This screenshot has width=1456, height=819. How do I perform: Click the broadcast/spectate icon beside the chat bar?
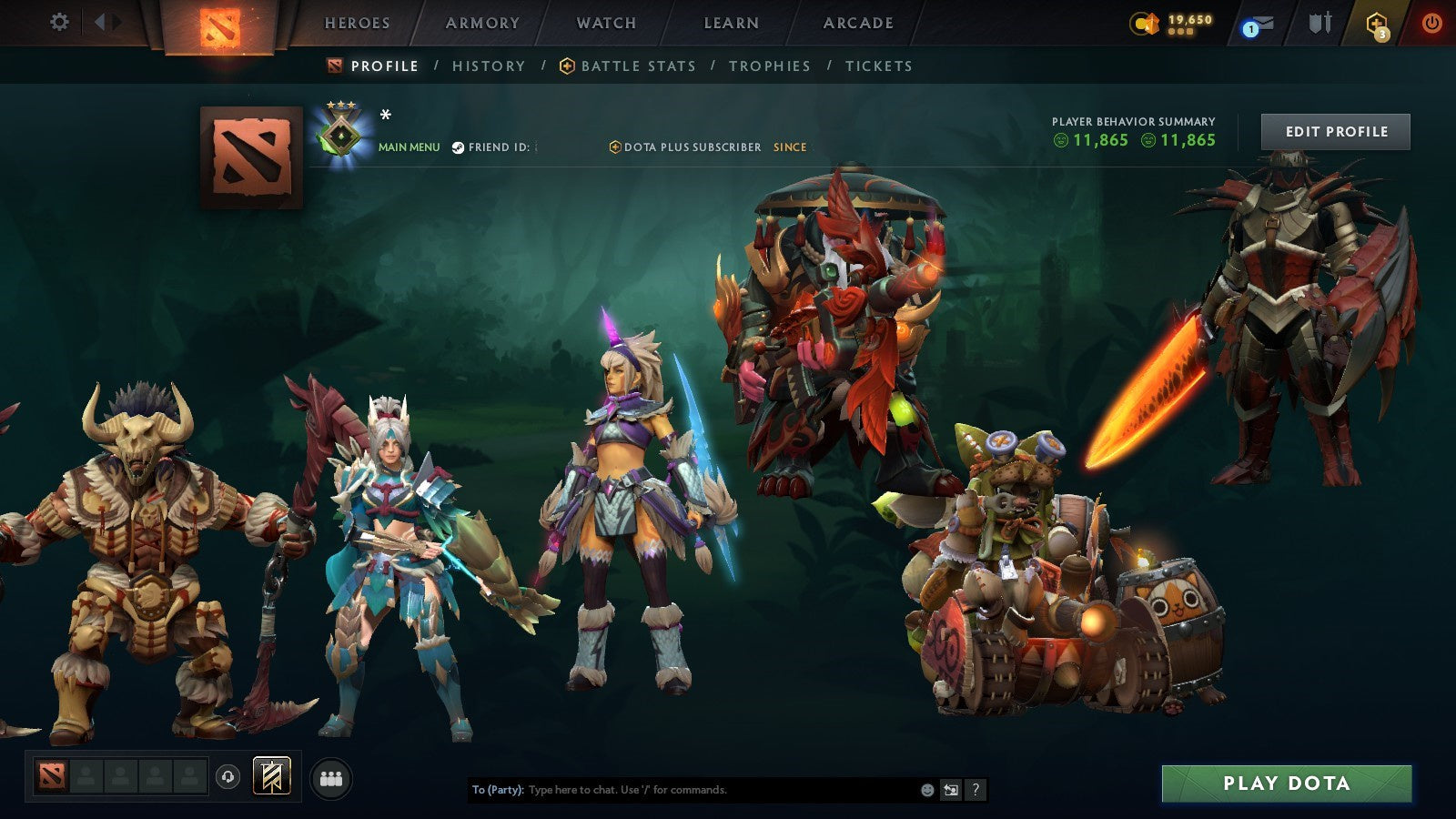tap(950, 790)
